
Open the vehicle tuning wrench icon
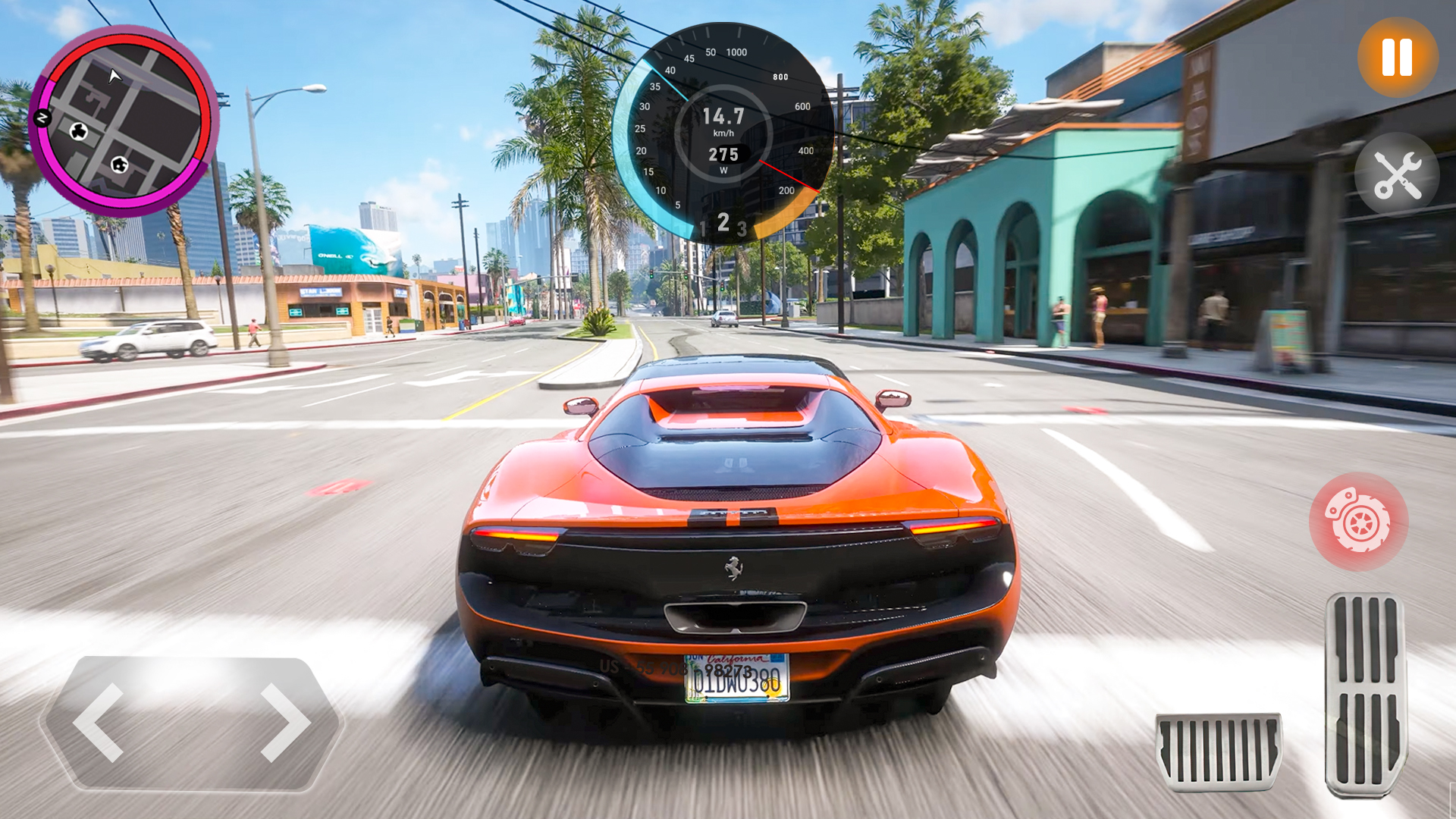(x=1396, y=174)
